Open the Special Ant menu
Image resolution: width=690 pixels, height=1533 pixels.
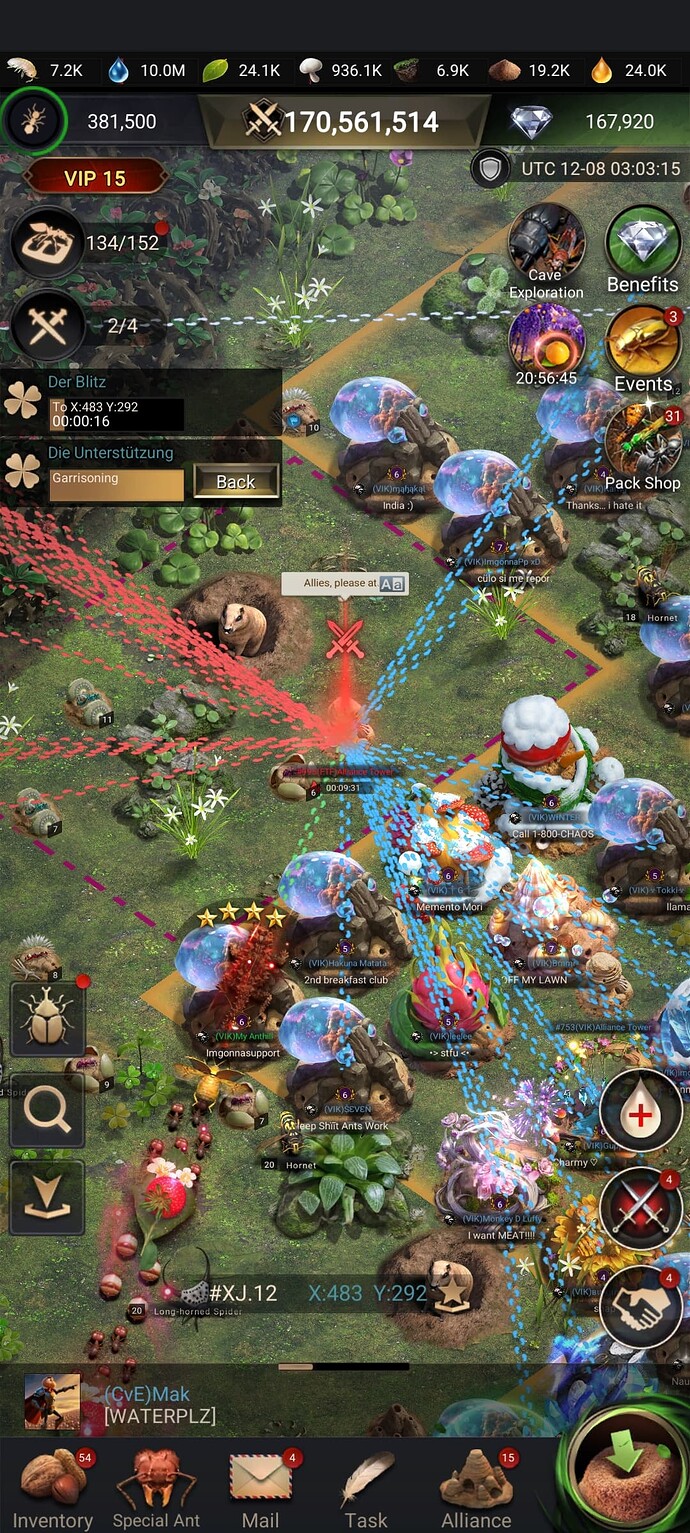click(156, 1487)
